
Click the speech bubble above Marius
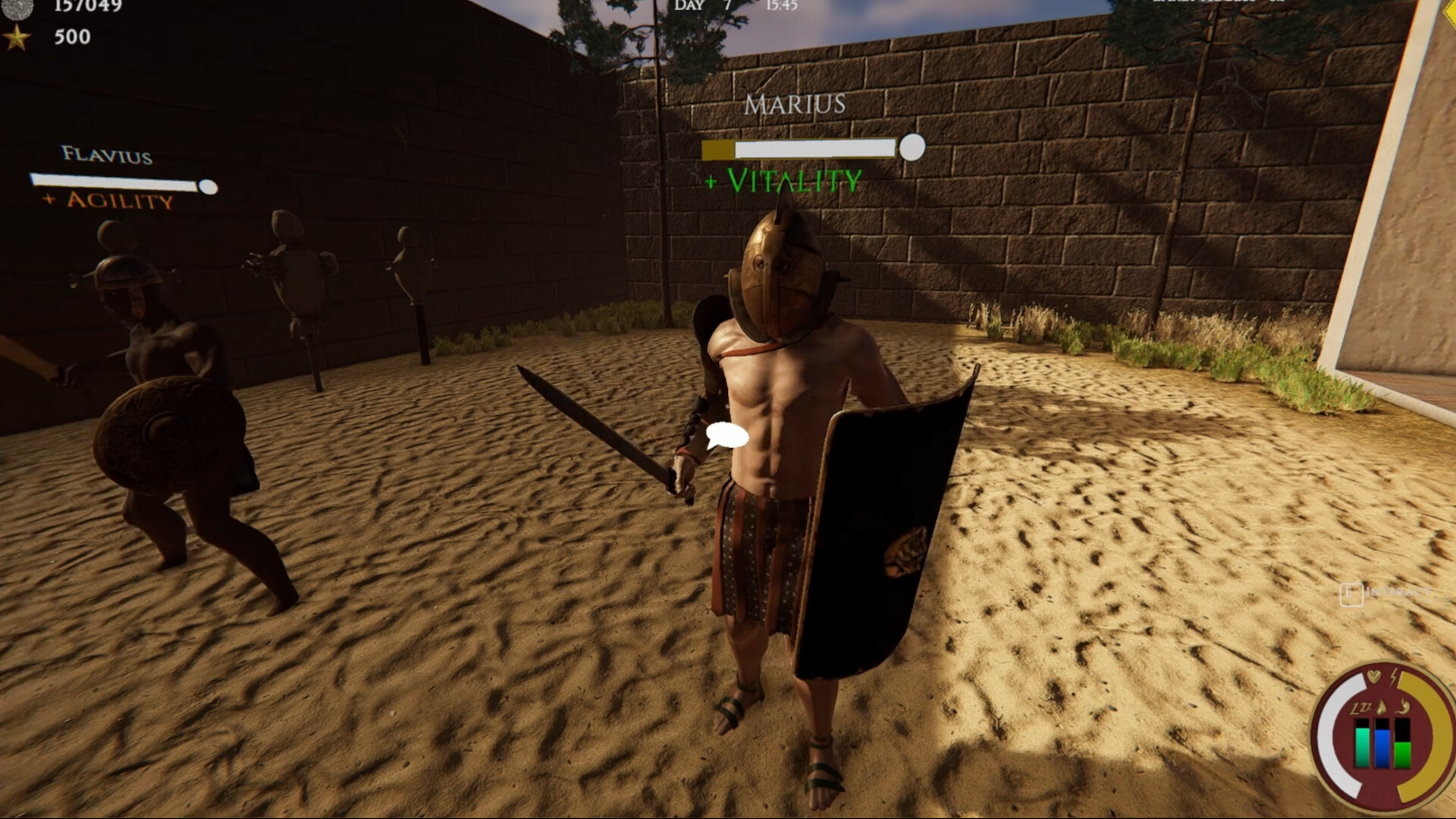[x=726, y=435]
